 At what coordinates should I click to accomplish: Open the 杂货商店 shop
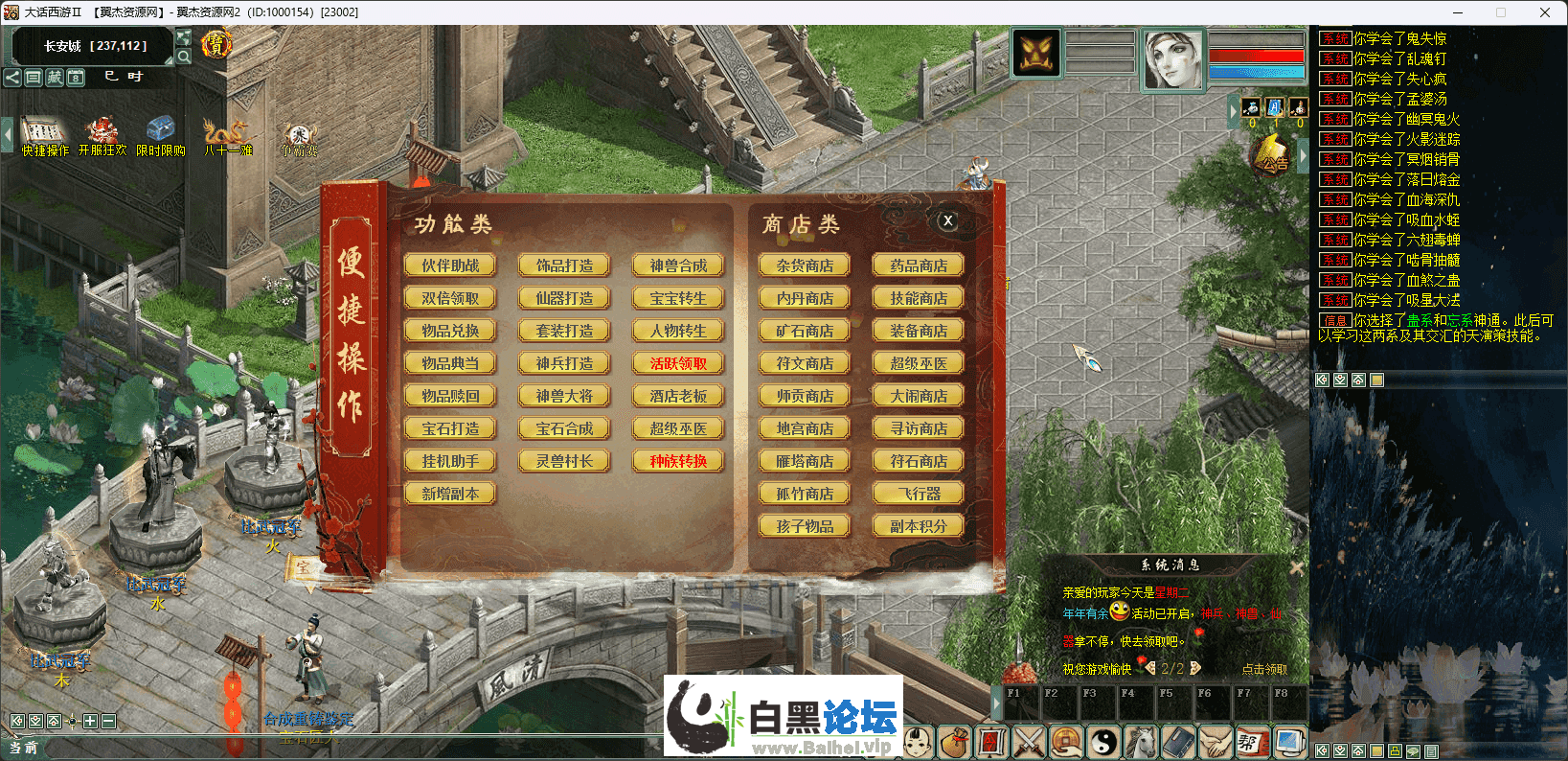click(x=805, y=265)
